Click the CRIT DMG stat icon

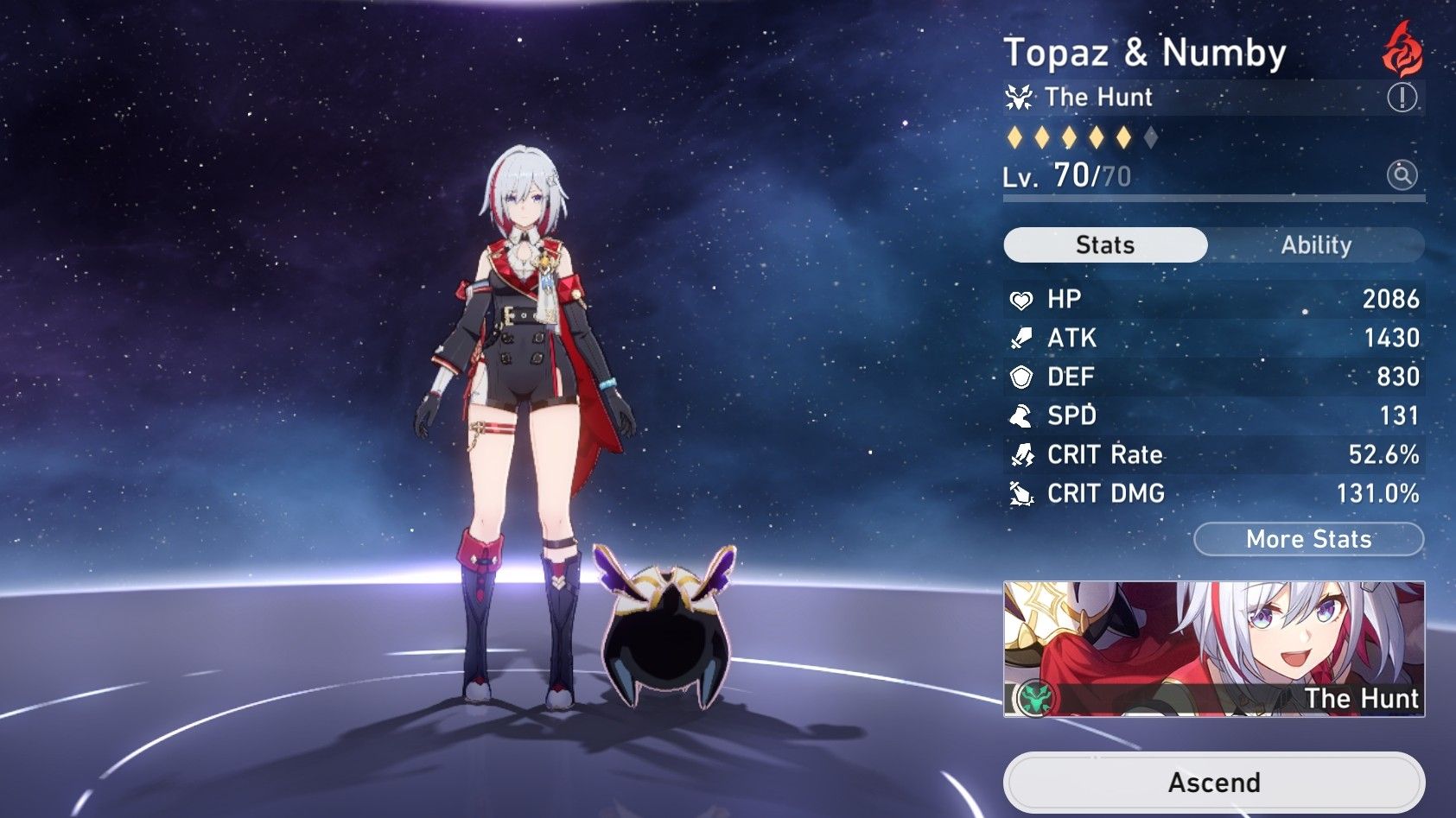1022,494
